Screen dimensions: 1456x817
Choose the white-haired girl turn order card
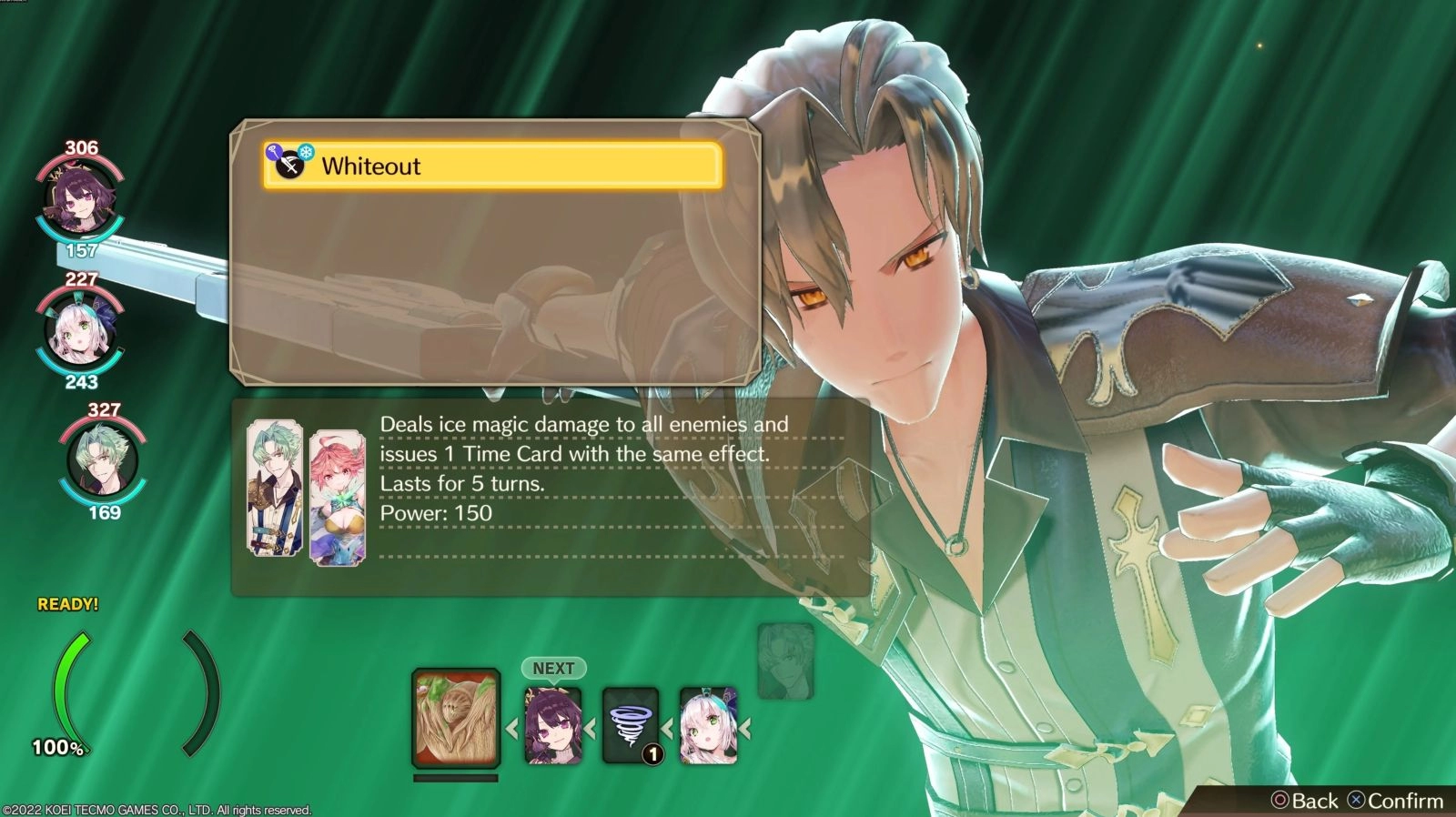coord(708,725)
